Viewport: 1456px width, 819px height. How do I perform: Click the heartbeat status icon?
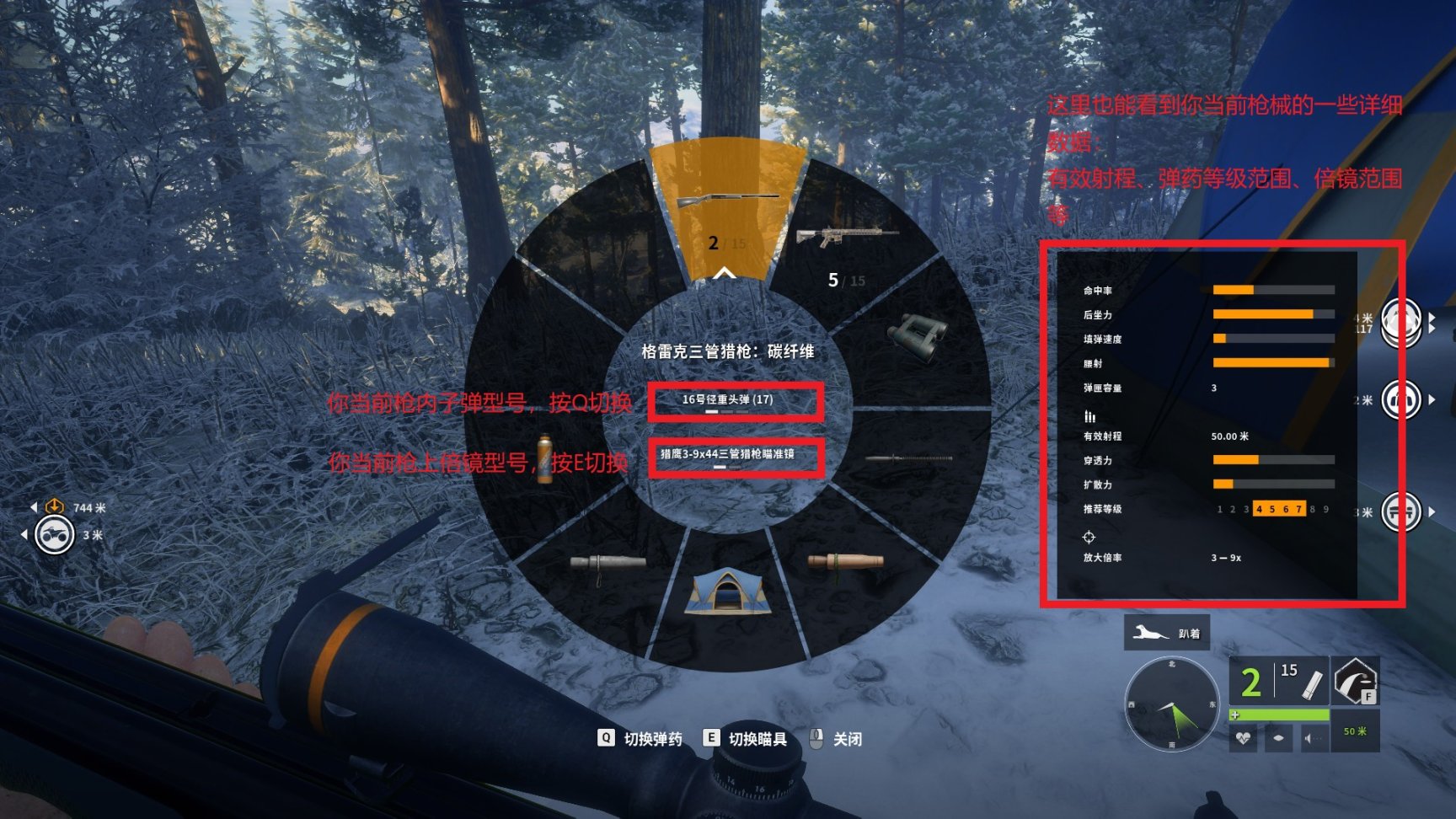(1244, 739)
